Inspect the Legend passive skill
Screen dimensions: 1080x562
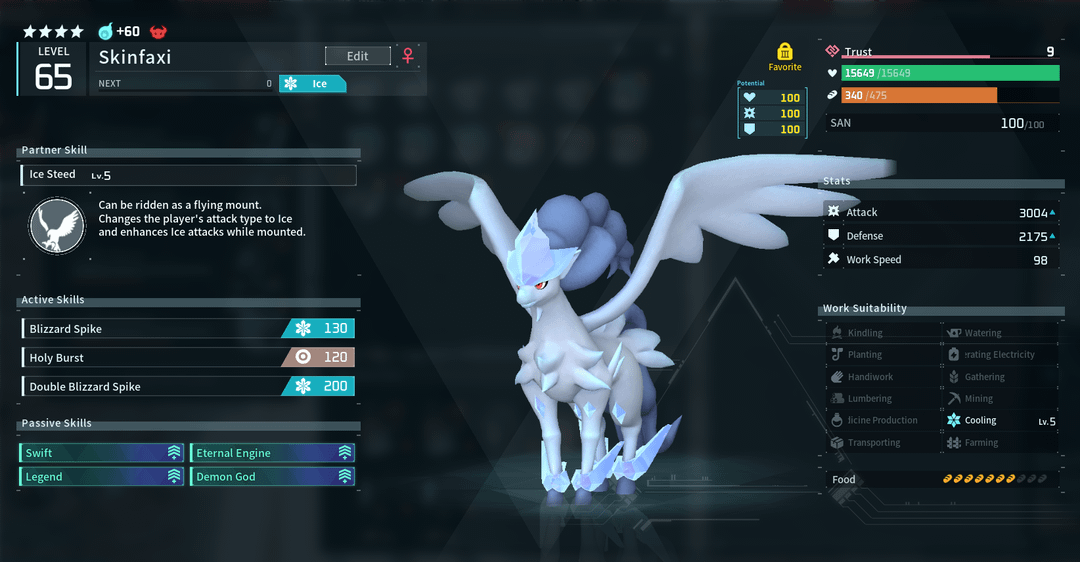tap(102, 477)
